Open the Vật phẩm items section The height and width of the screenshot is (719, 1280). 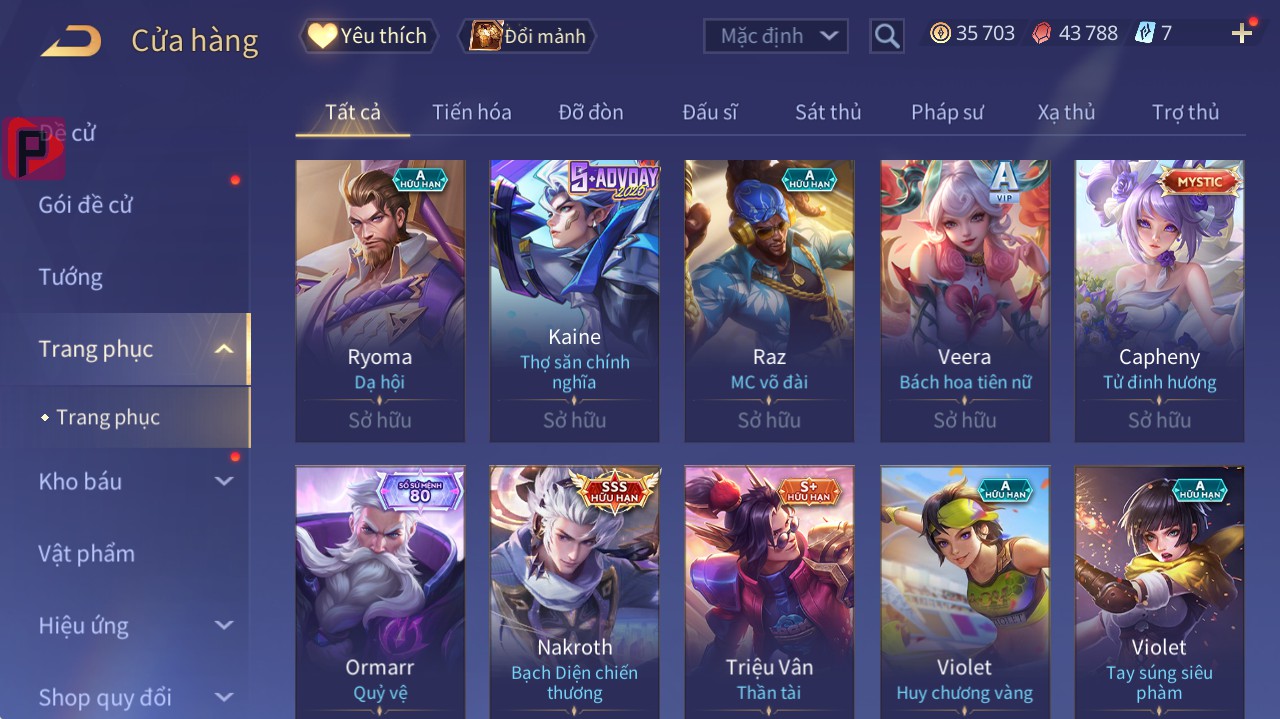[86, 553]
